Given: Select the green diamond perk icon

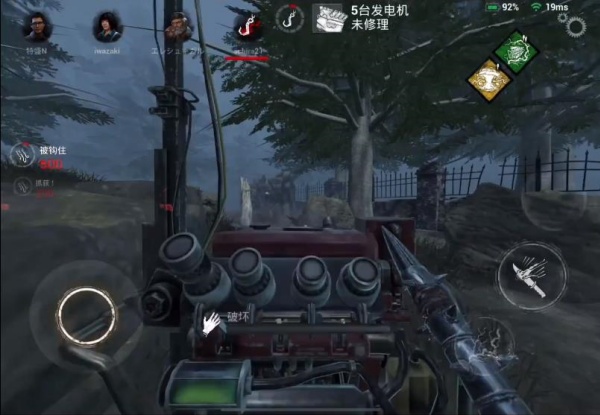Looking at the screenshot, I should pos(517,50).
